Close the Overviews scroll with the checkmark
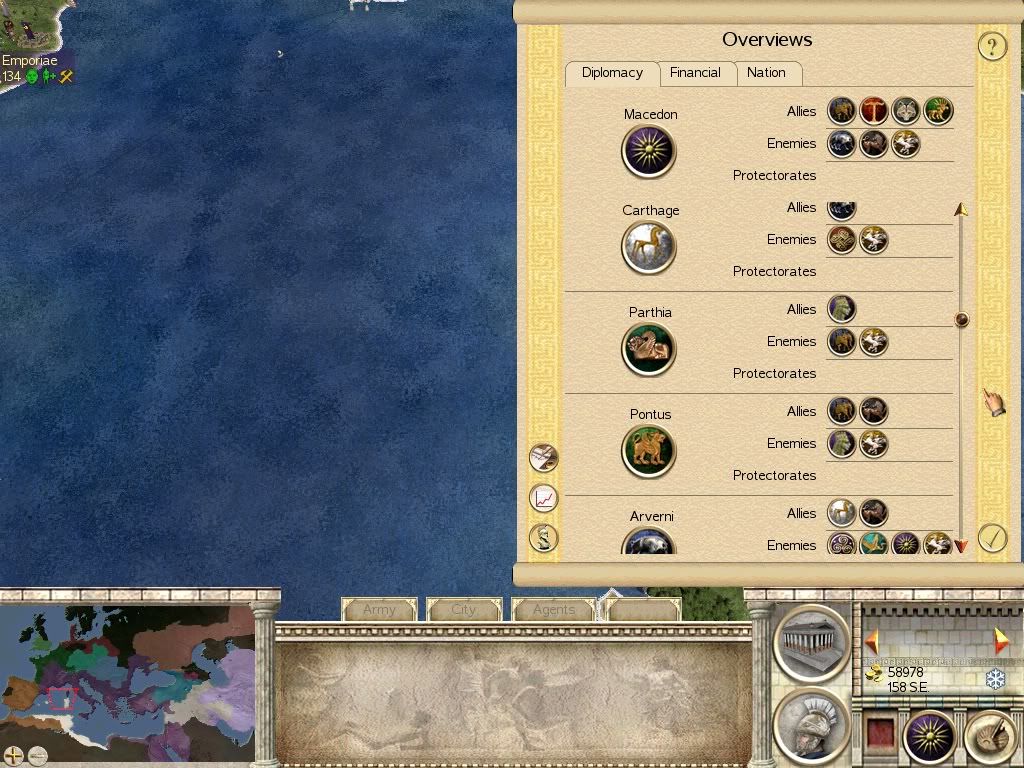1024x768 pixels. 991,538
